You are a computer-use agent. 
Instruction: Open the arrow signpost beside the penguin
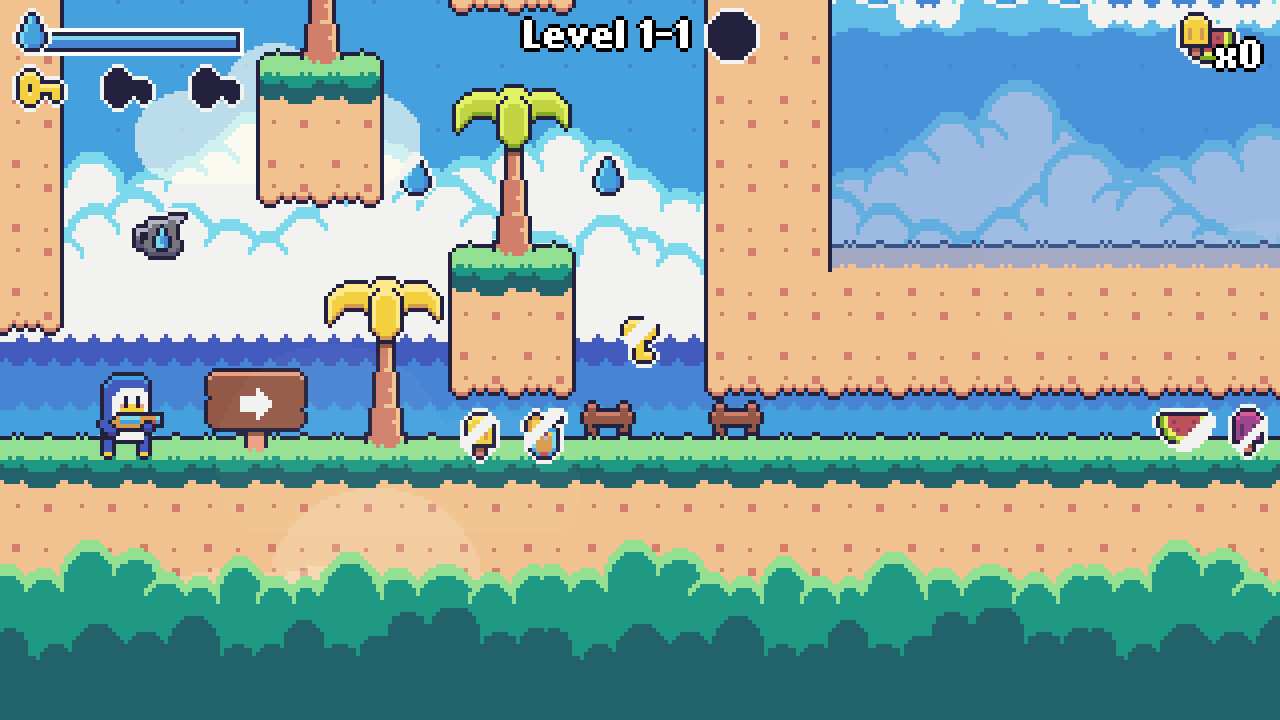[x=256, y=401]
